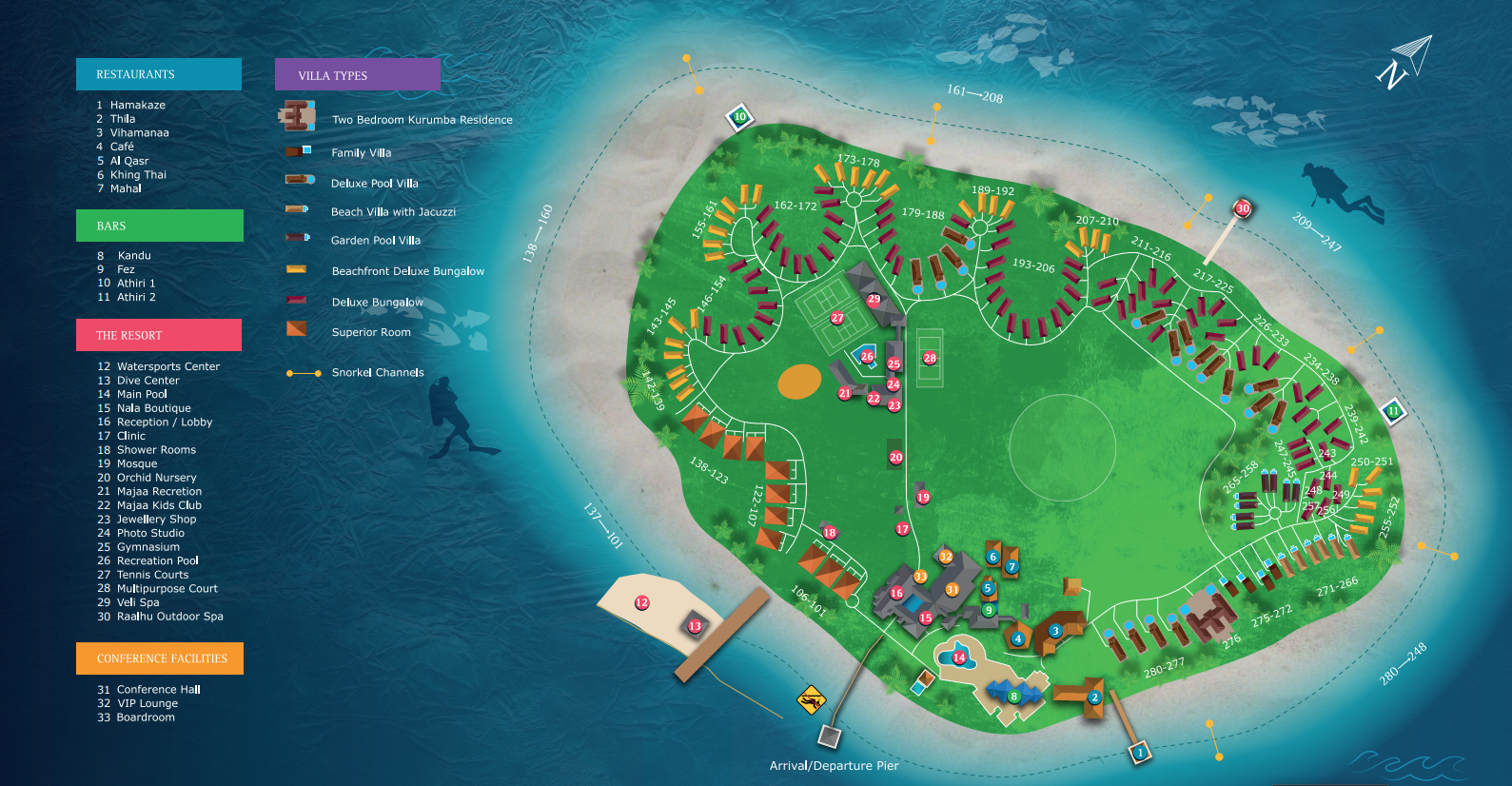This screenshot has width=1512, height=786.
Task: Click marker 12 at the Watersports Center
Action: point(642,602)
